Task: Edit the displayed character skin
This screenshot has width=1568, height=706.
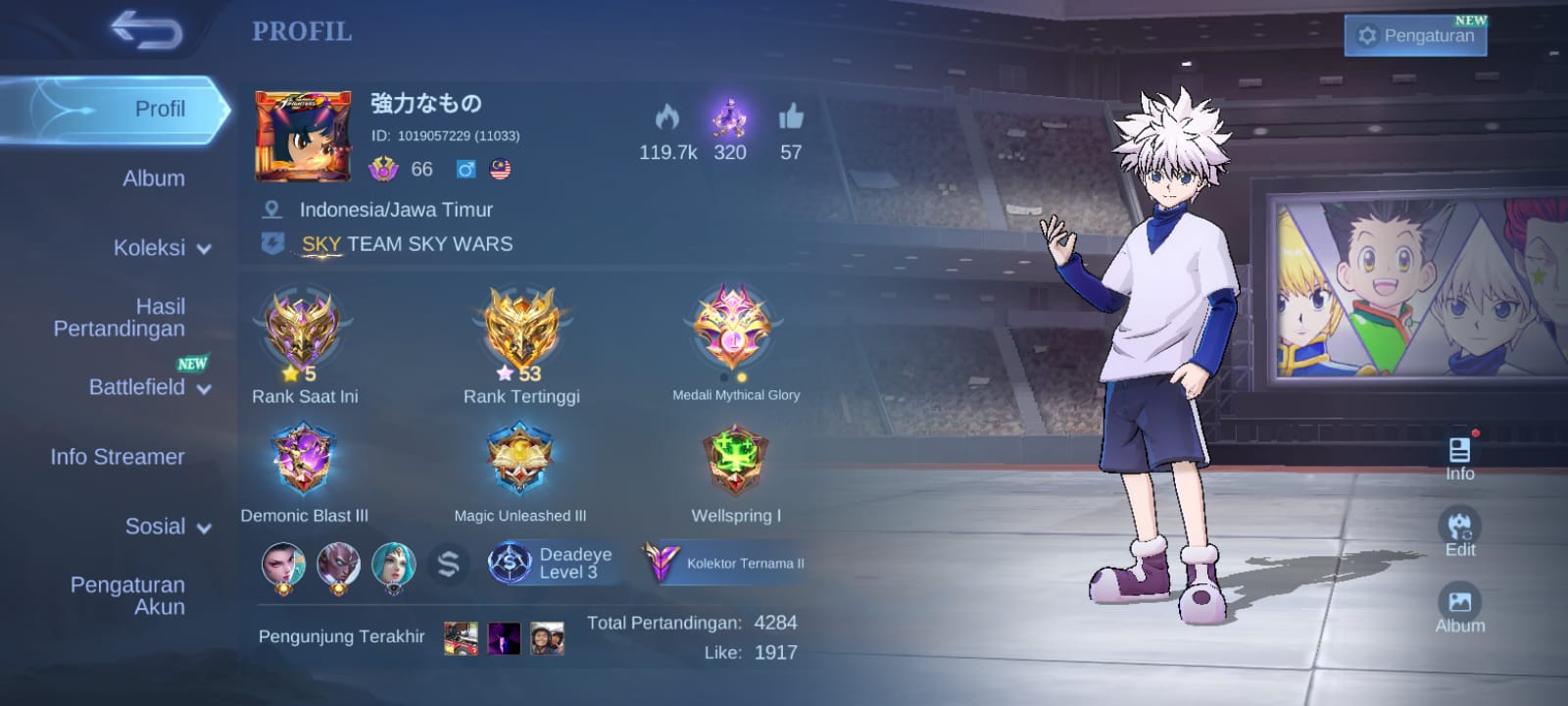Action: [x=1459, y=532]
